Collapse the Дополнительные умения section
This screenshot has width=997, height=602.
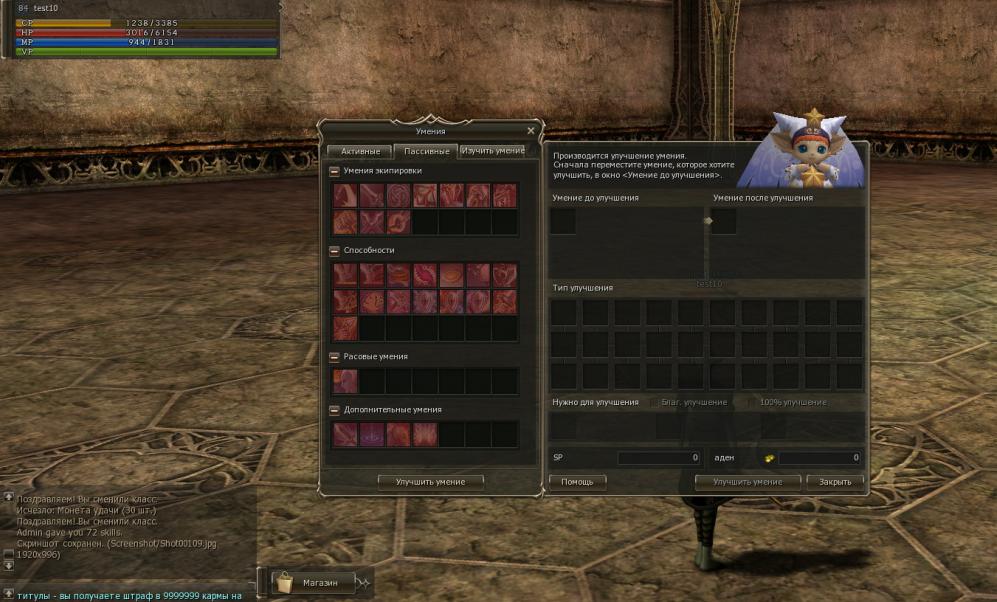tap(335, 410)
